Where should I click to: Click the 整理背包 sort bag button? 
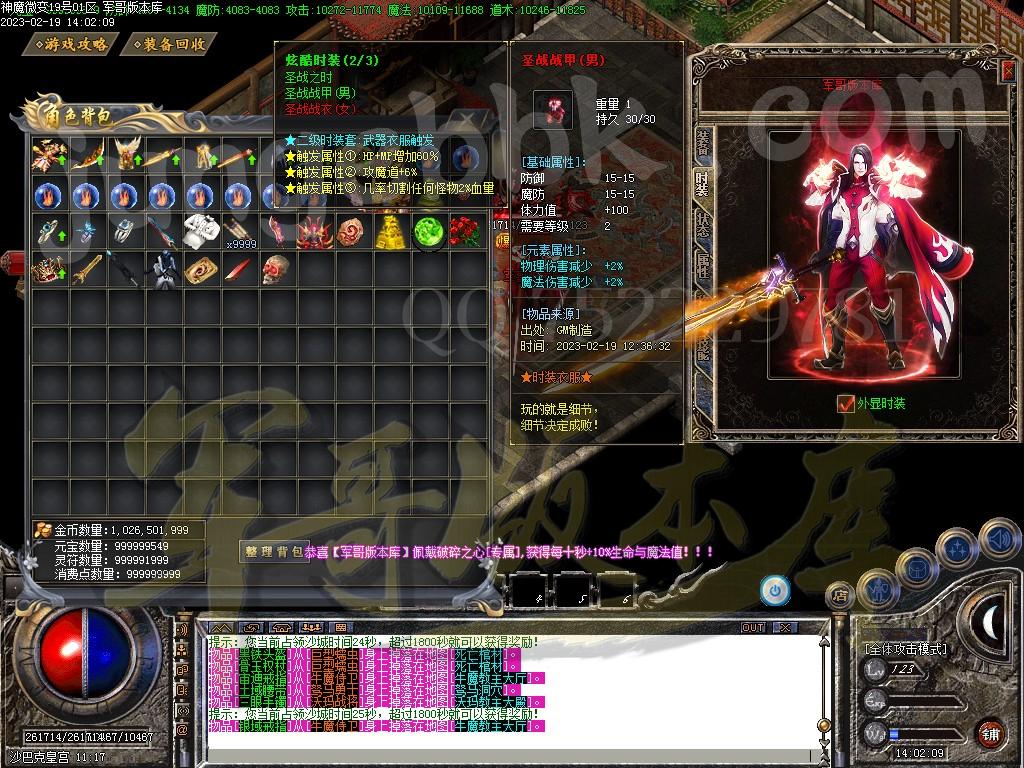coord(272,551)
